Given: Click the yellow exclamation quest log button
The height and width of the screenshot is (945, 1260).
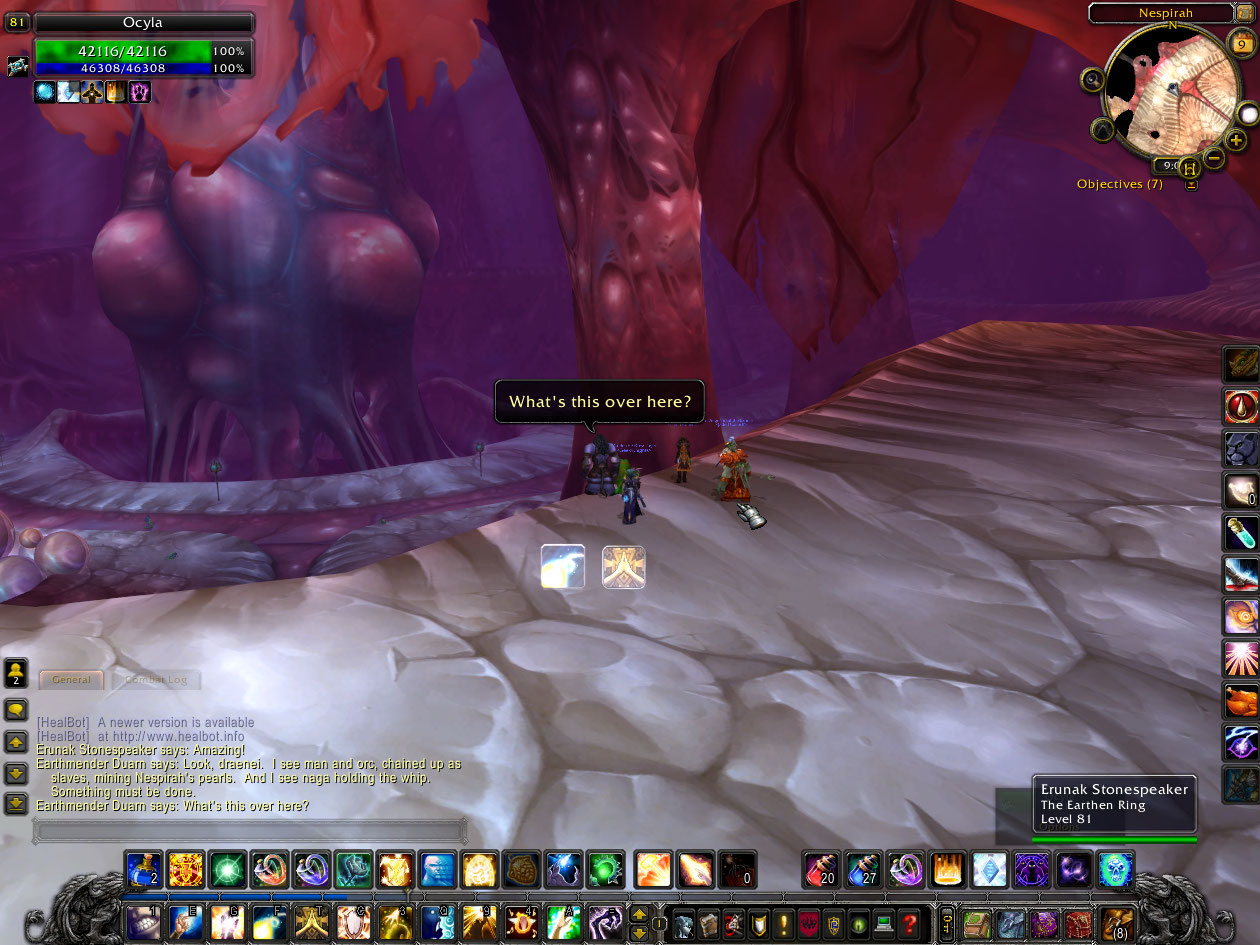Looking at the screenshot, I should point(785,922).
